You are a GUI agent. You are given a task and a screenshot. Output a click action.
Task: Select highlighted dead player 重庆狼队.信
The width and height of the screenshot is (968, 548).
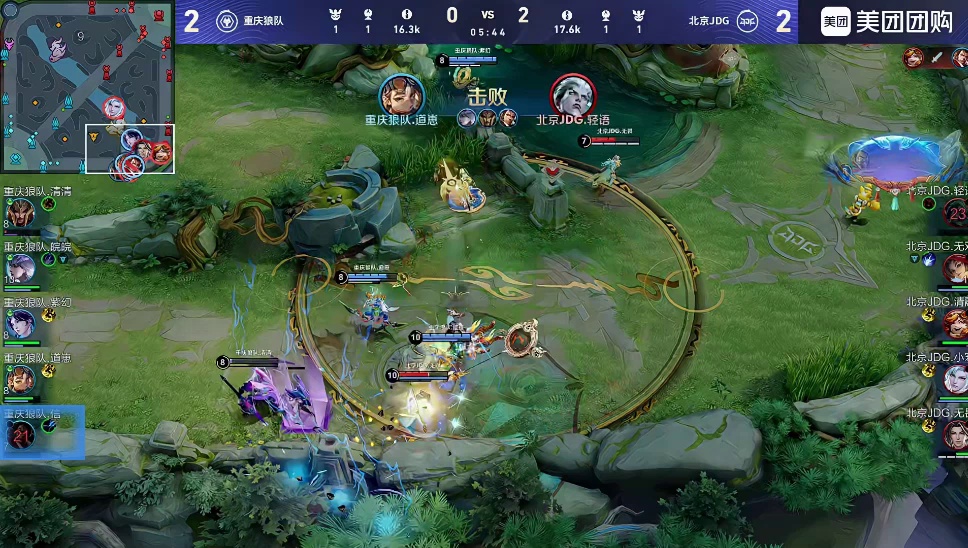point(21,434)
